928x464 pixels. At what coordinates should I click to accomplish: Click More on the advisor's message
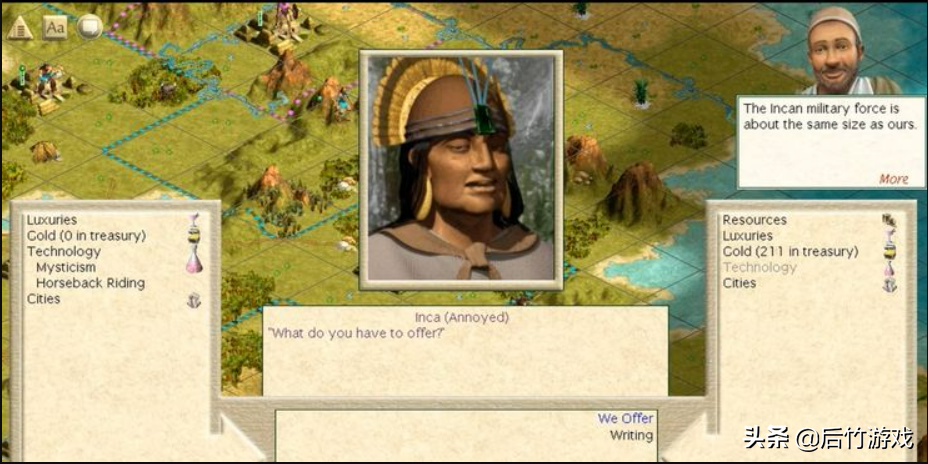(x=893, y=179)
